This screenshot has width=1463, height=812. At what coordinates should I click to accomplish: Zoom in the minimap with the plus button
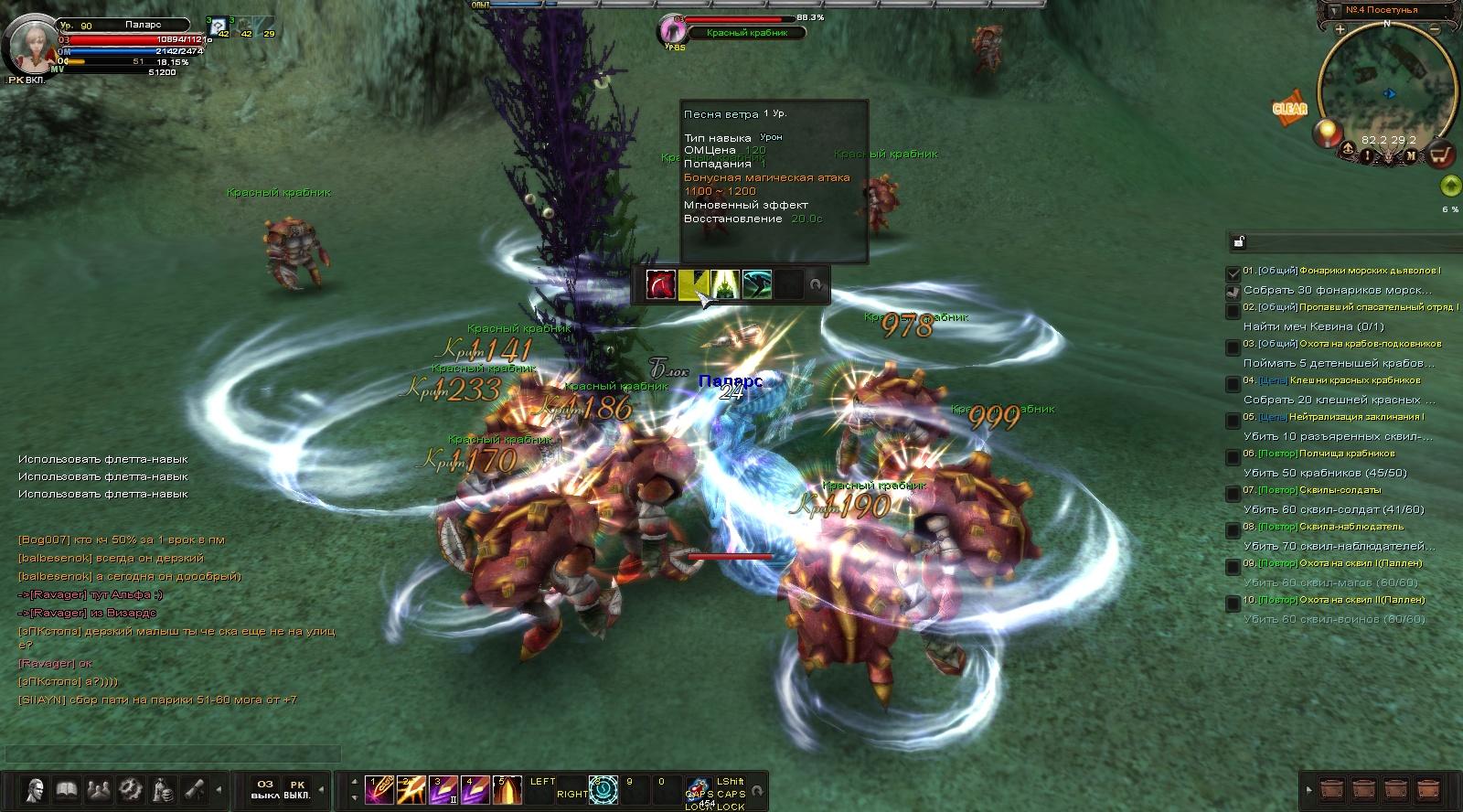tap(1340, 29)
